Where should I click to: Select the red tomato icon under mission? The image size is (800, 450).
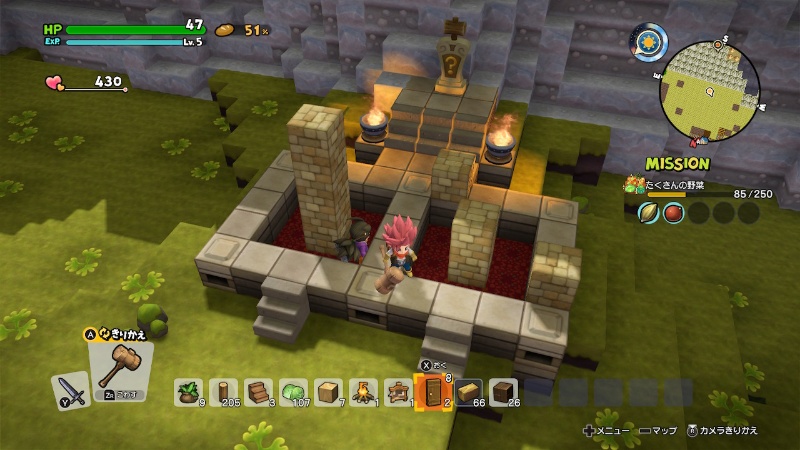(x=674, y=212)
